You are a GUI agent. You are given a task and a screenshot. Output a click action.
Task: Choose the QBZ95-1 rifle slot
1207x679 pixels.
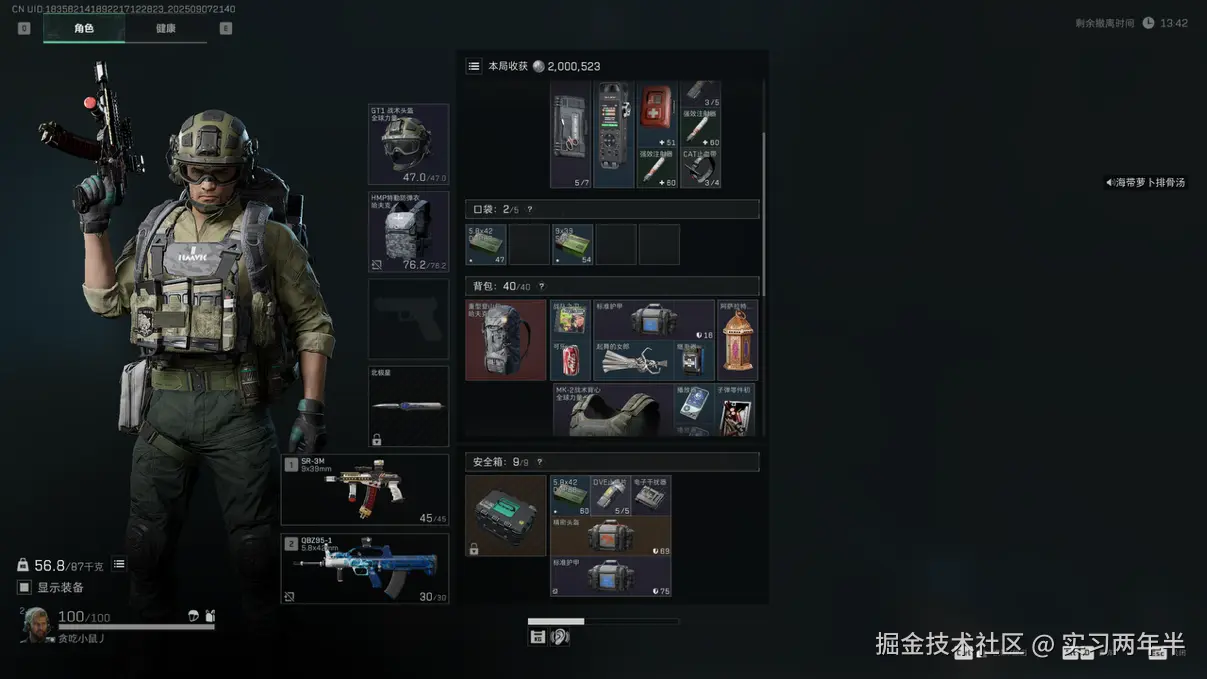365,569
